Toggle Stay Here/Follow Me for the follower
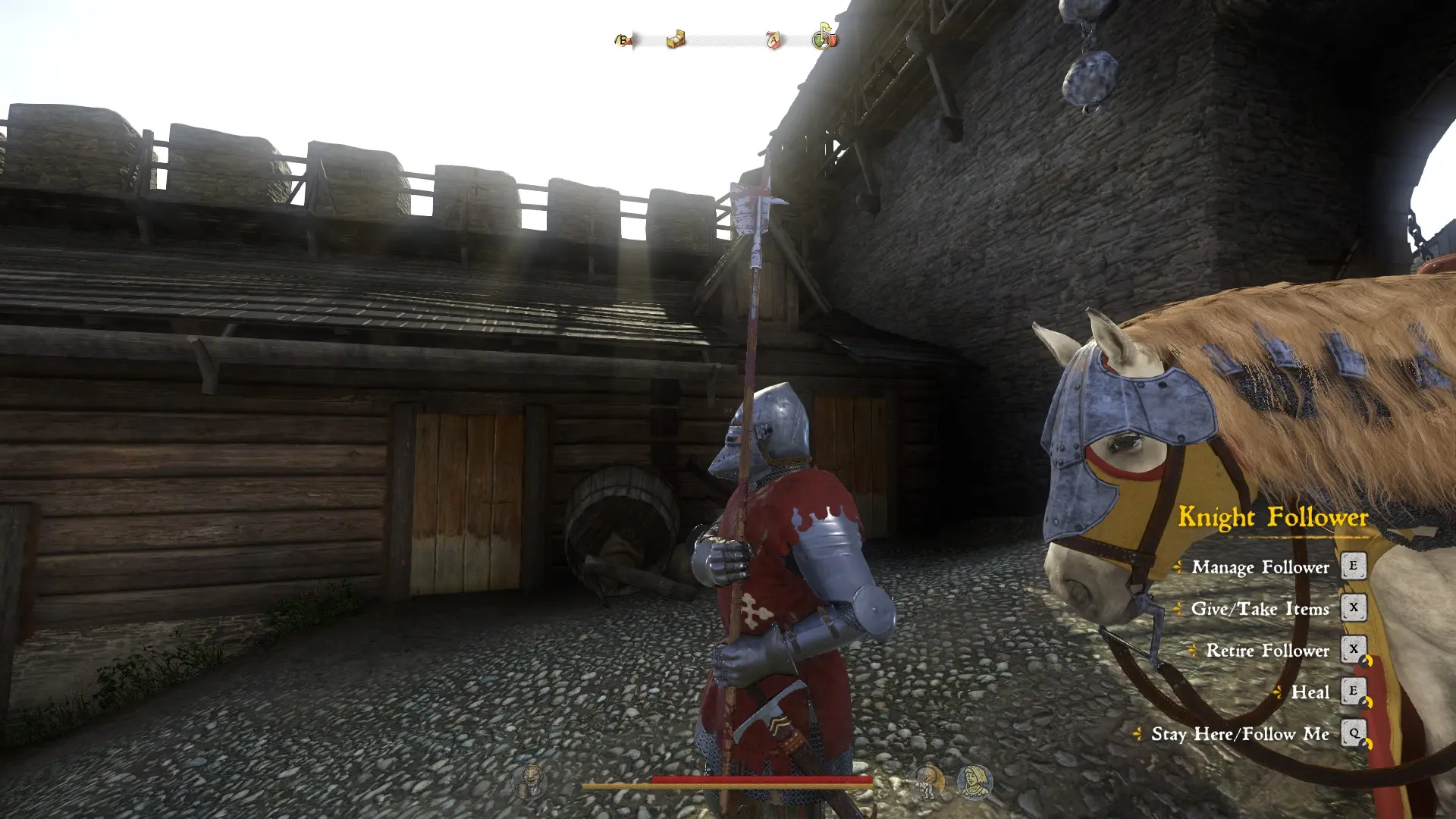 click(1239, 733)
